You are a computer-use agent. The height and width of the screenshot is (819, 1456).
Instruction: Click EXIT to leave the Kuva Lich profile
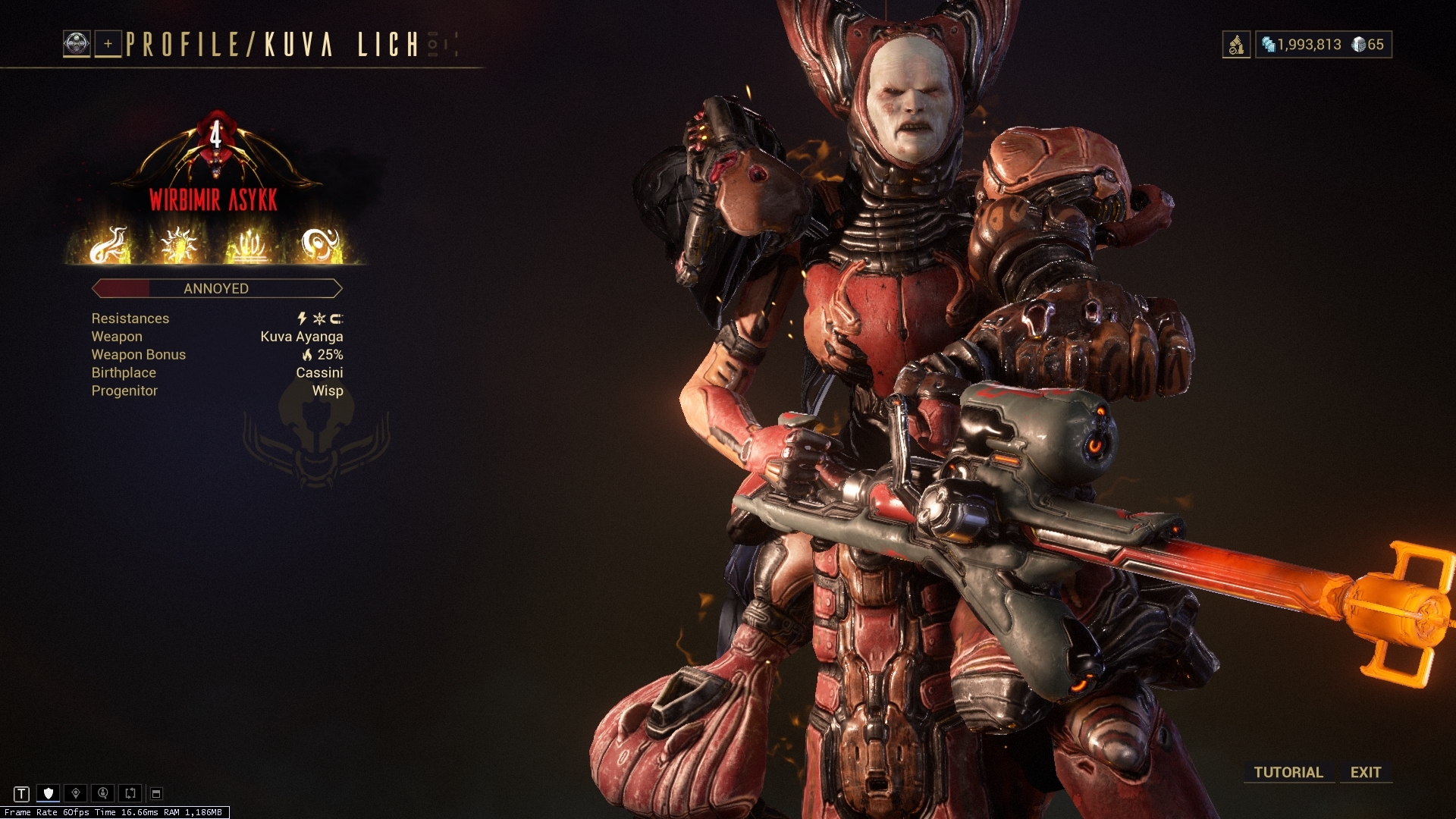pos(1365,772)
